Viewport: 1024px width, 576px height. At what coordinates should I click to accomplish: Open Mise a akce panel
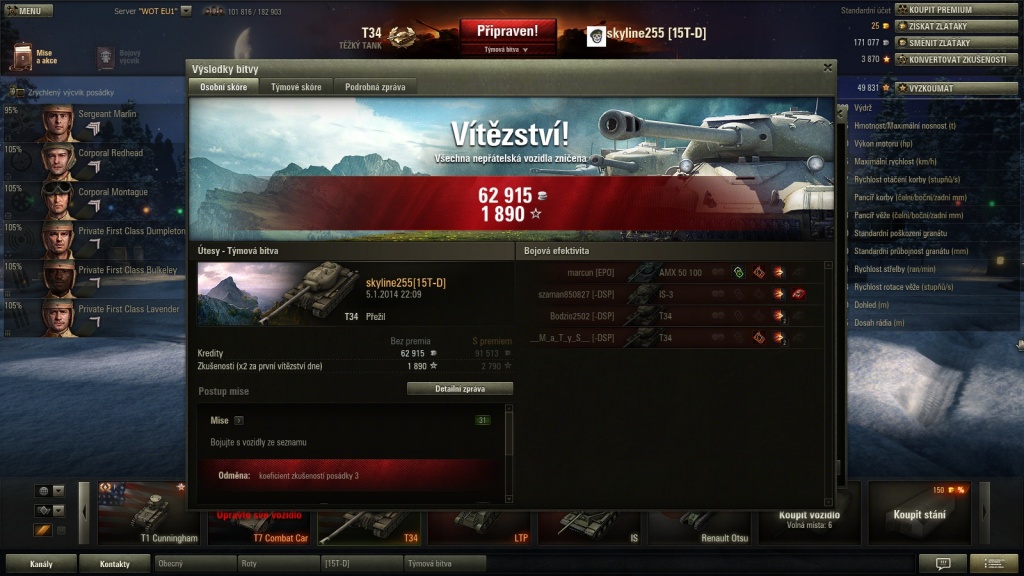tap(32, 57)
